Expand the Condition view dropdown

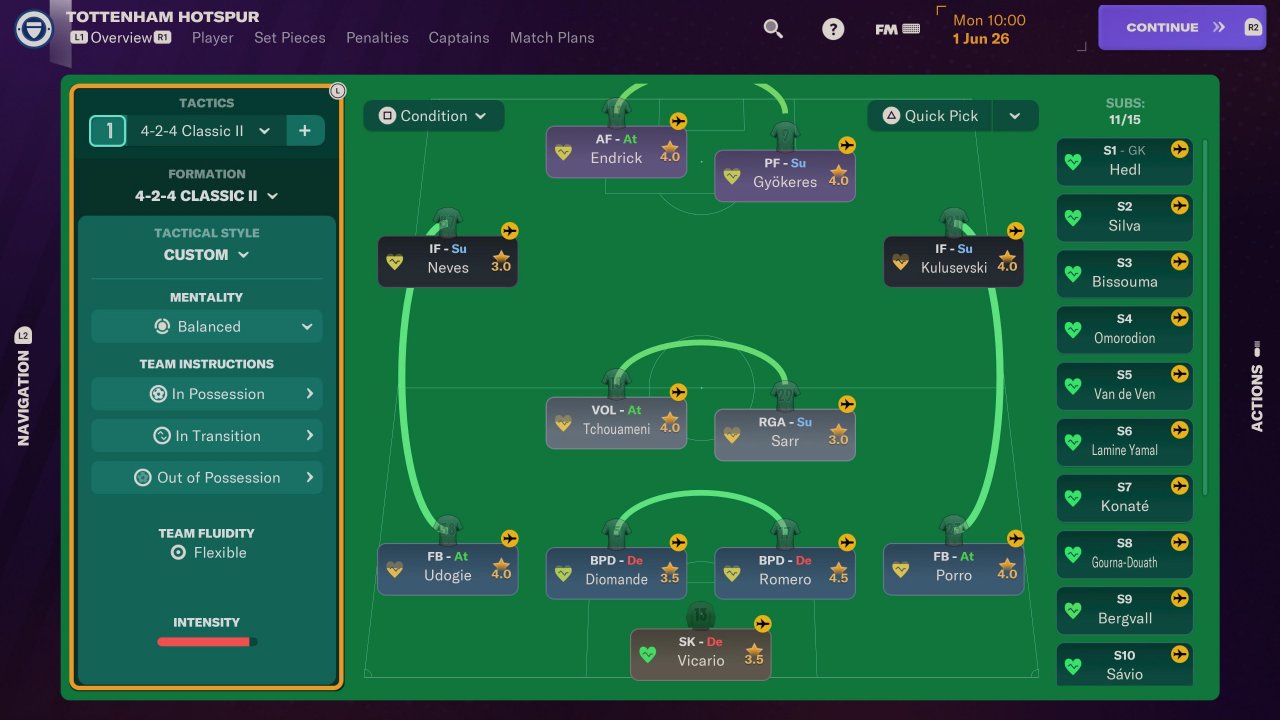433,116
